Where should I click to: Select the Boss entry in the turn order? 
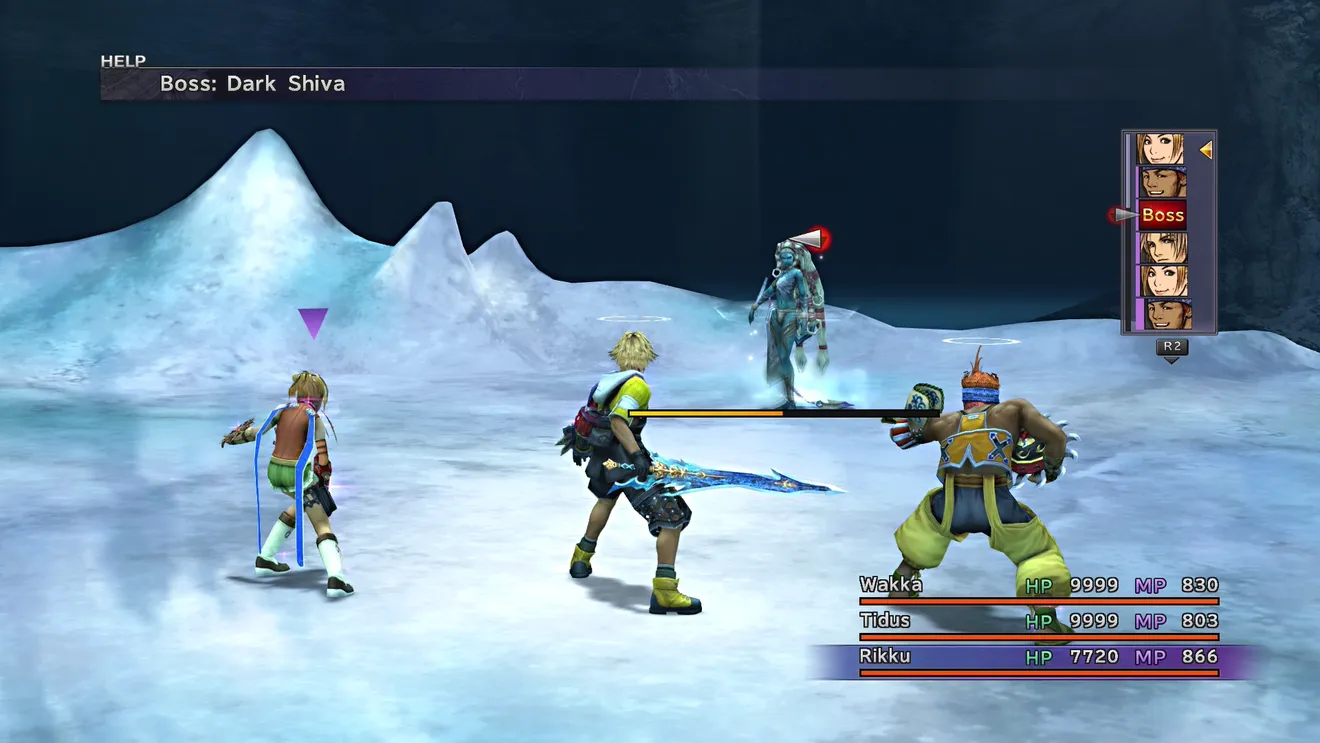1162,215
